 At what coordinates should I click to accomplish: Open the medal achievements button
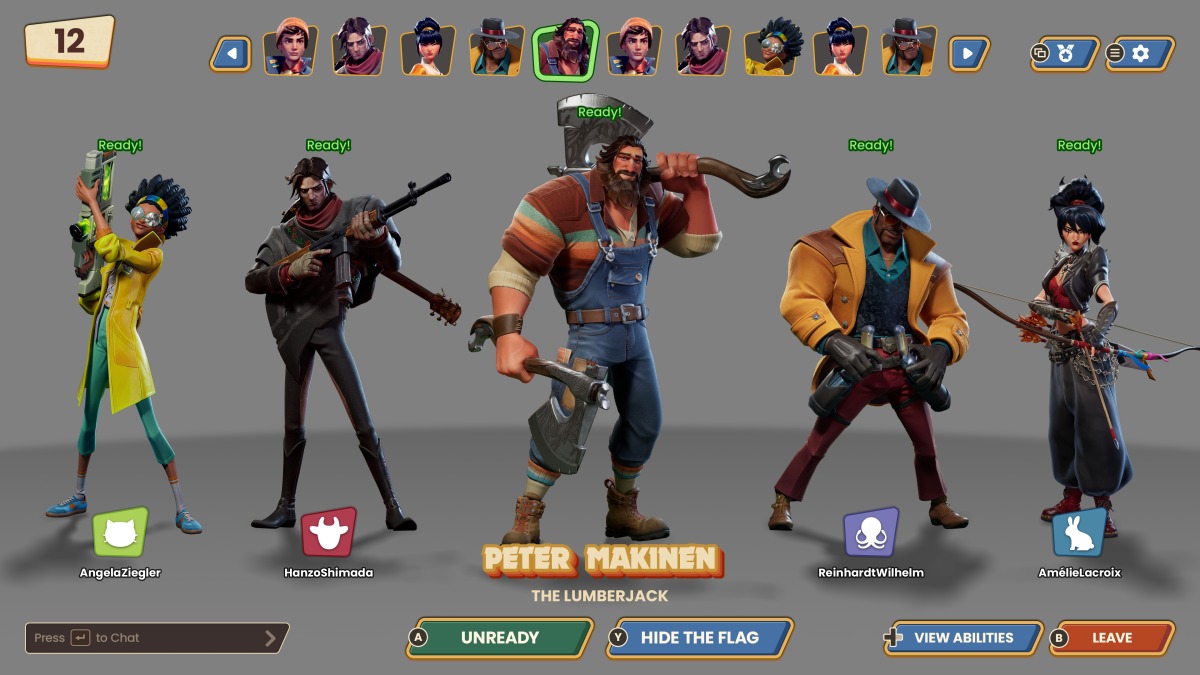coord(1064,53)
